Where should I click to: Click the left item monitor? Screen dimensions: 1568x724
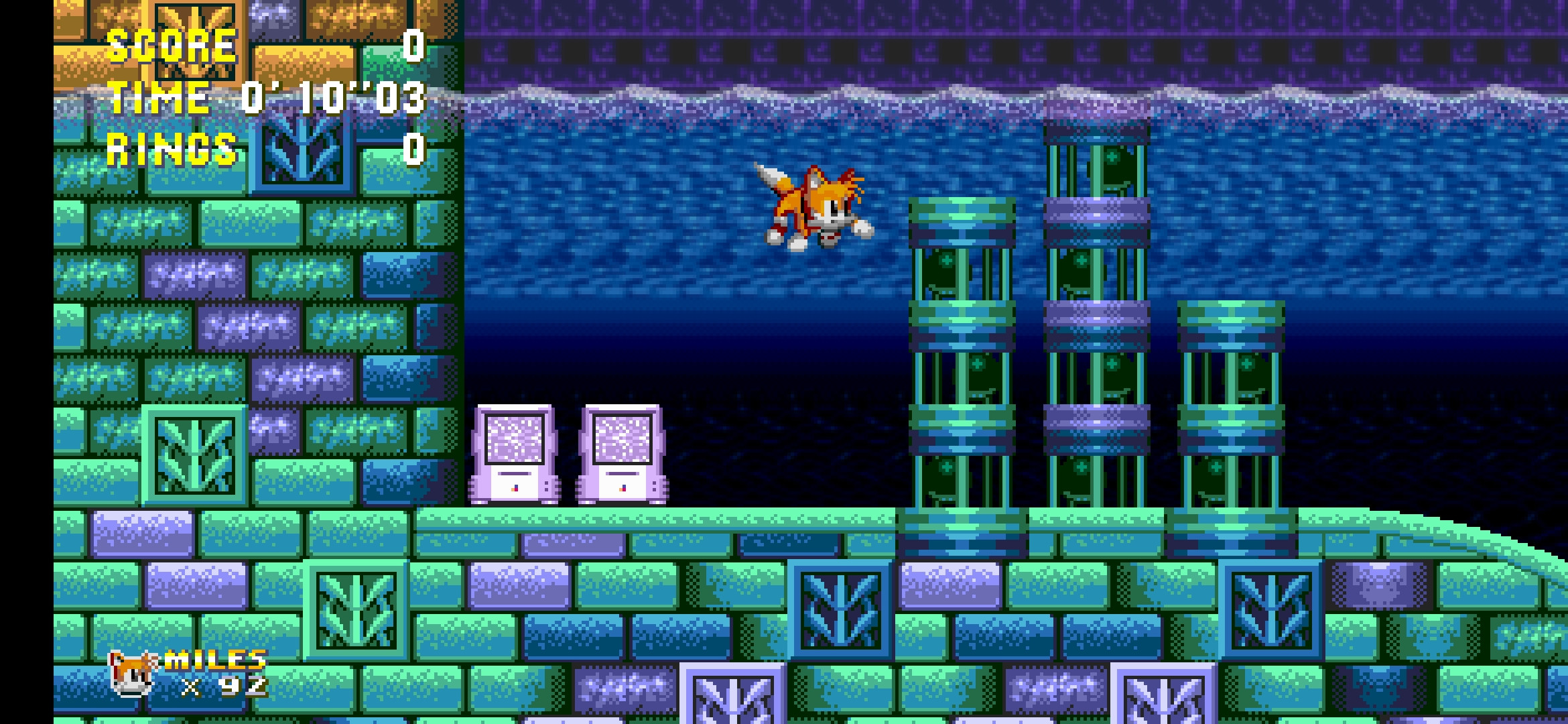(516, 456)
